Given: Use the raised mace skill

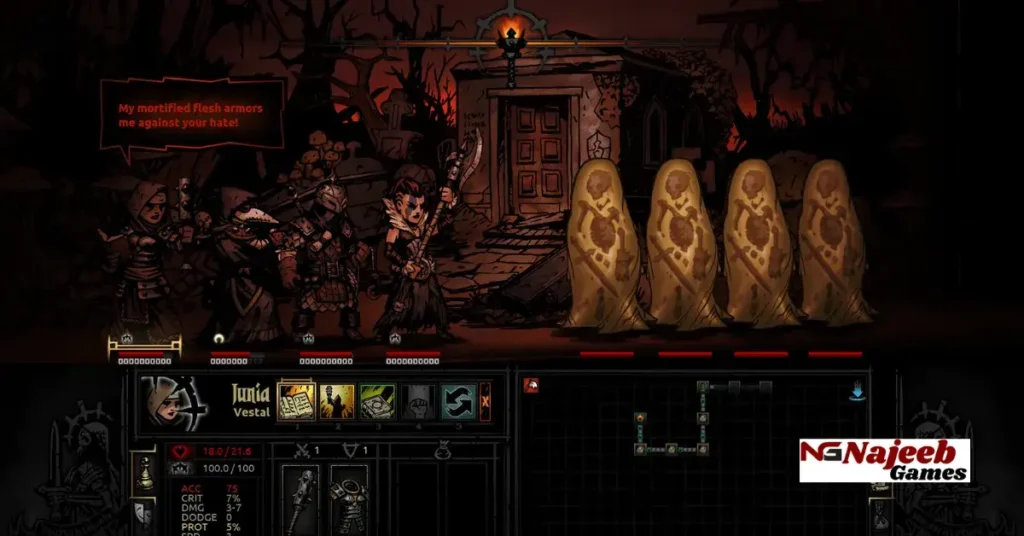Looking at the screenshot, I should [337, 401].
